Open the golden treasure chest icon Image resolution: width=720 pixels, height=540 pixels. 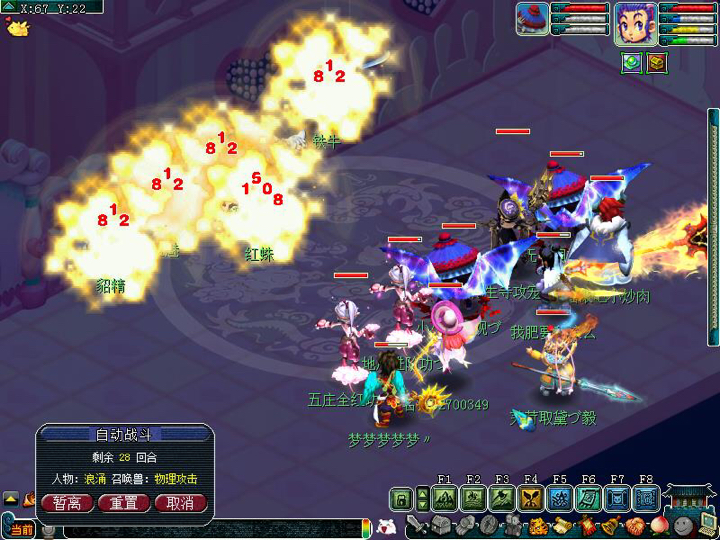655,62
